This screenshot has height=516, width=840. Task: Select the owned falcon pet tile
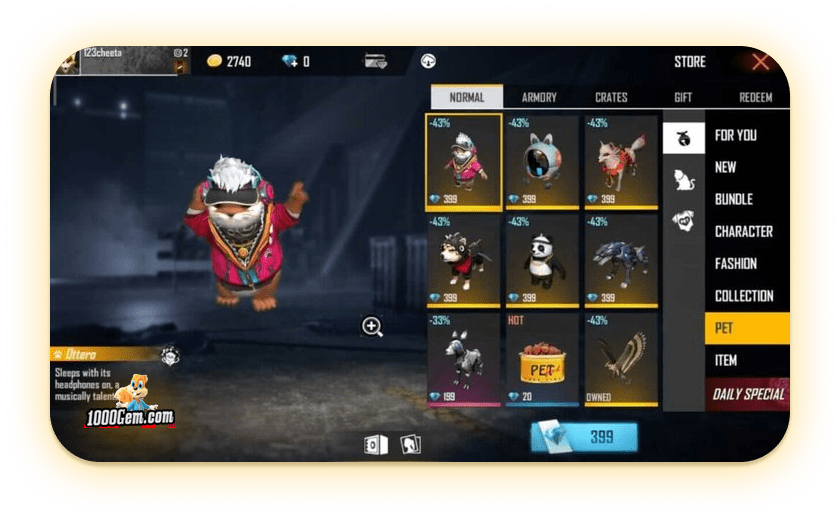click(620, 360)
